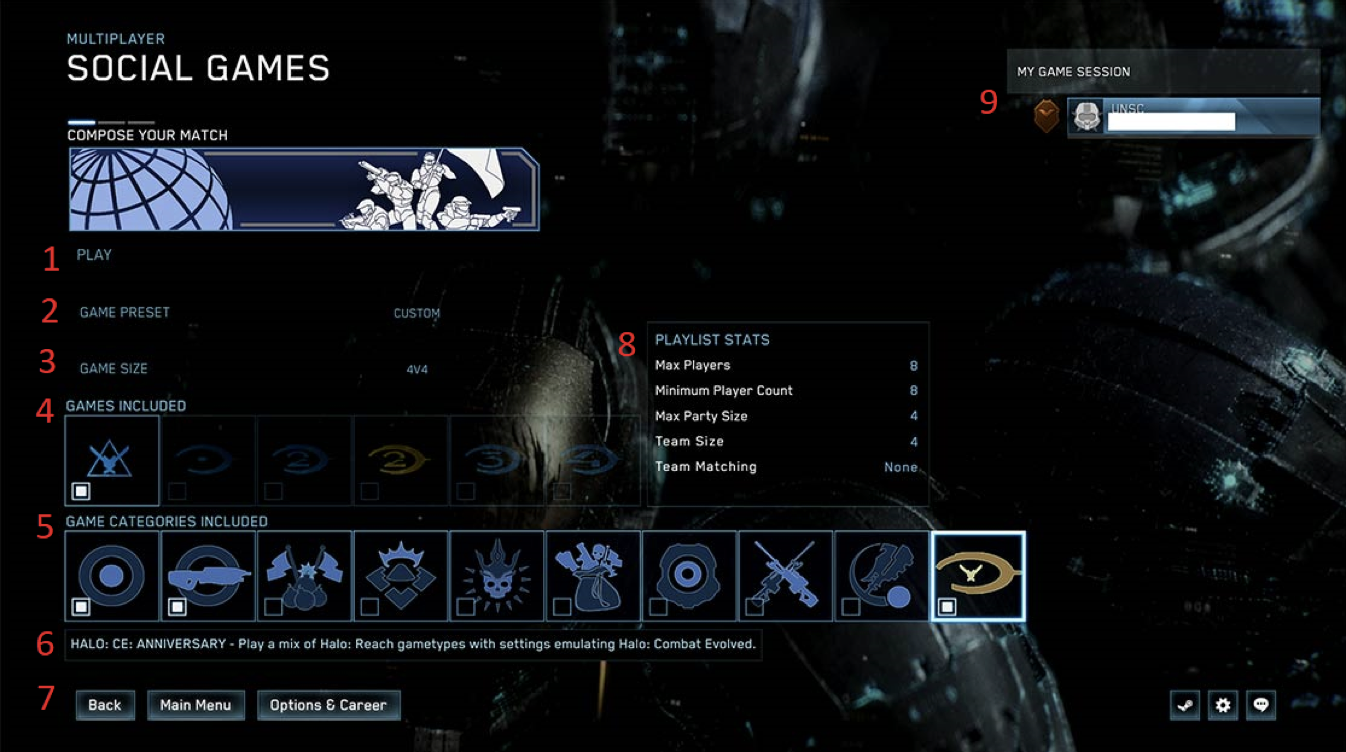Viewport: 1346px width, 752px height.
Task: Toggle the crowned hill game category
Action: (x=400, y=576)
